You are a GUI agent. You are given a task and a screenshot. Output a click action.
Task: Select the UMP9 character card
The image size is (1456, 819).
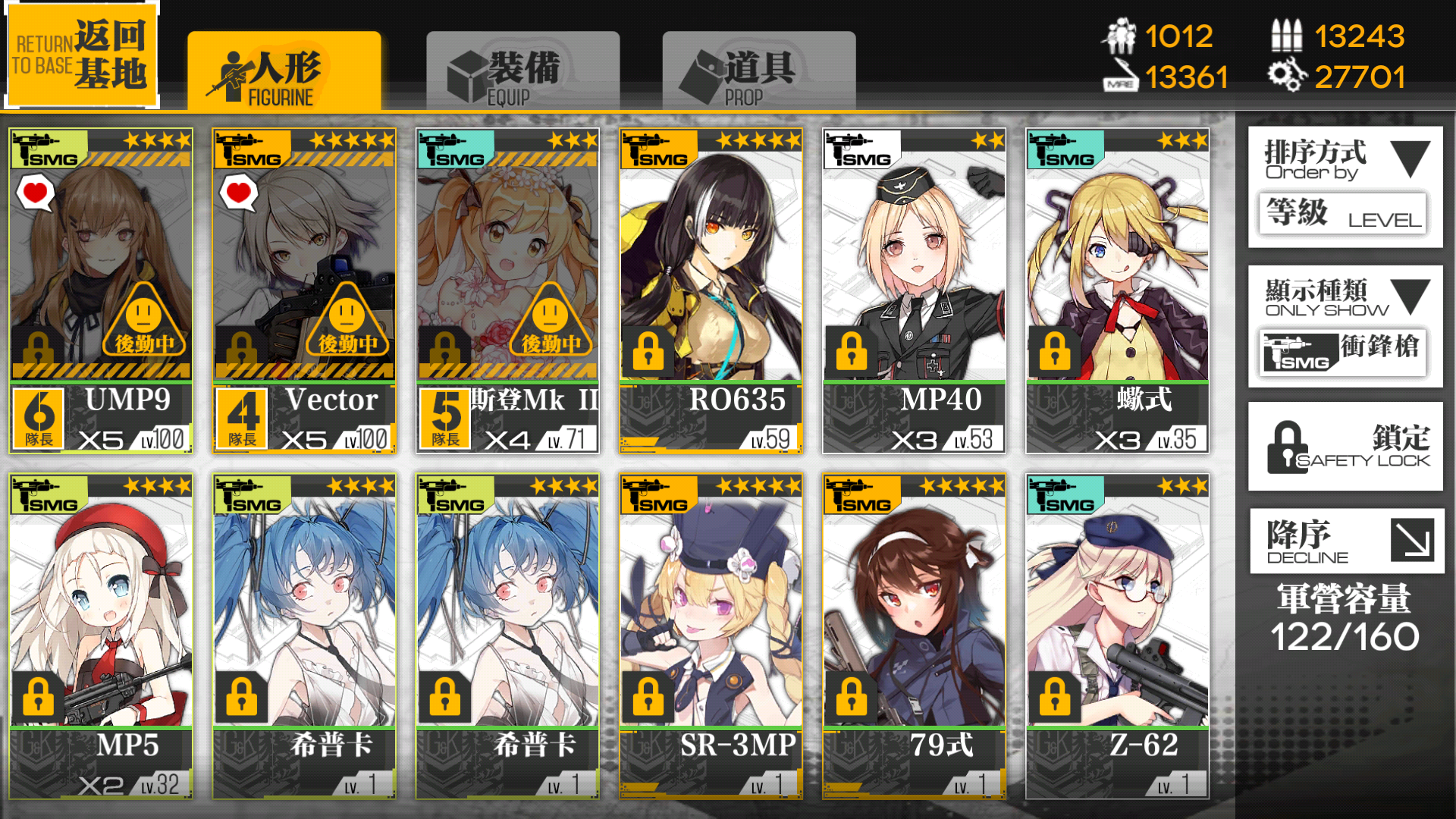[x=101, y=291]
